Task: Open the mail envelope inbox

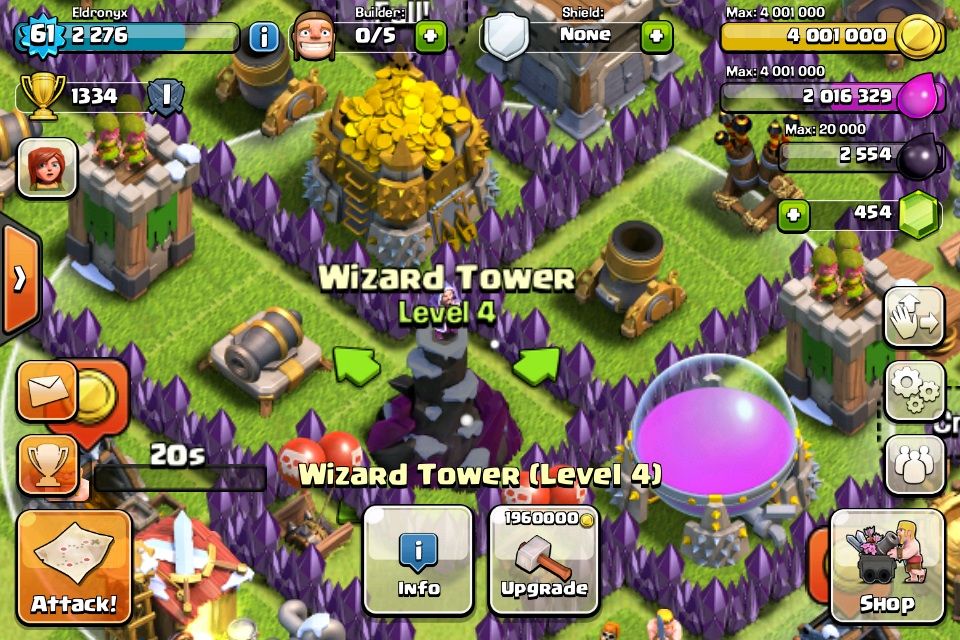Action: (x=47, y=389)
